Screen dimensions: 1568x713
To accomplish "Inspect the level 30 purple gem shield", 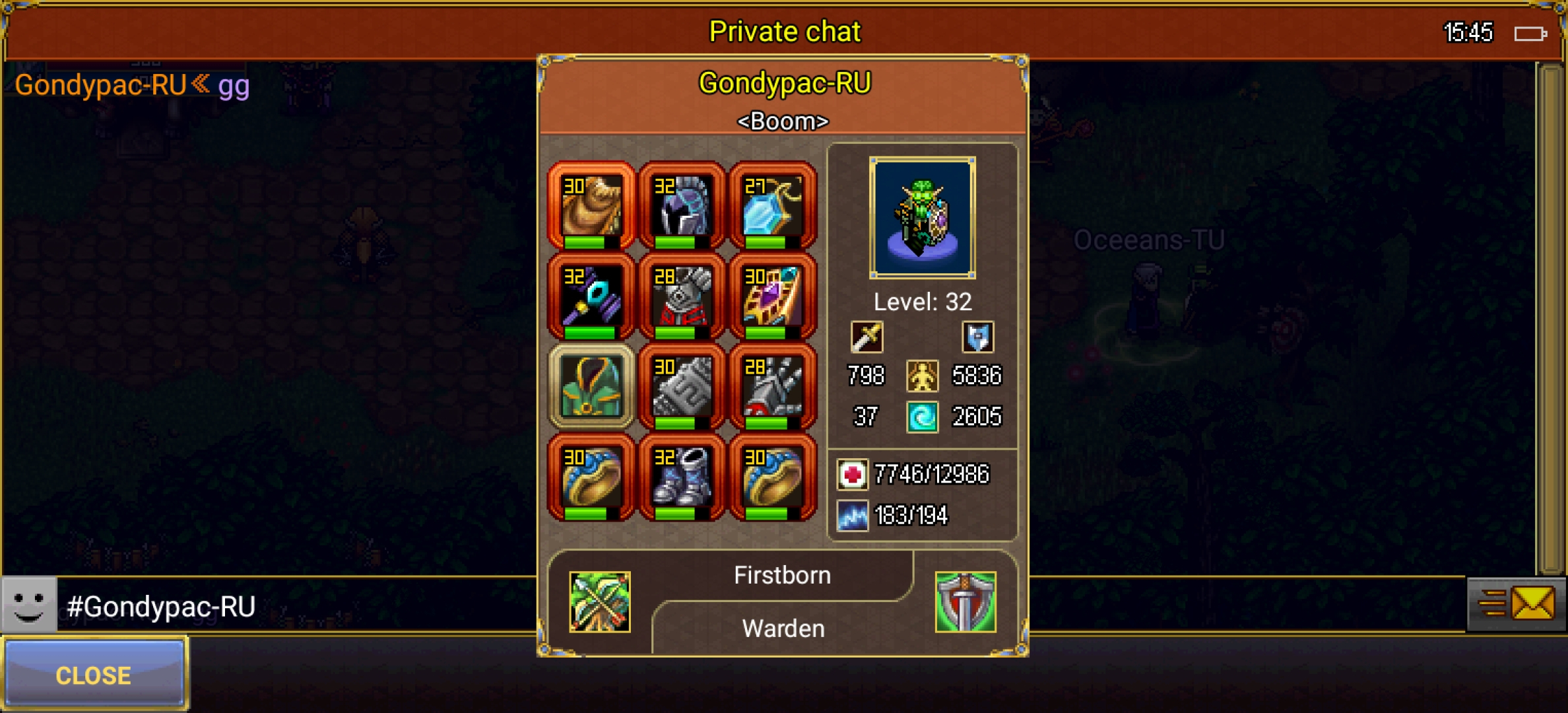I will [x=772, y=296].
